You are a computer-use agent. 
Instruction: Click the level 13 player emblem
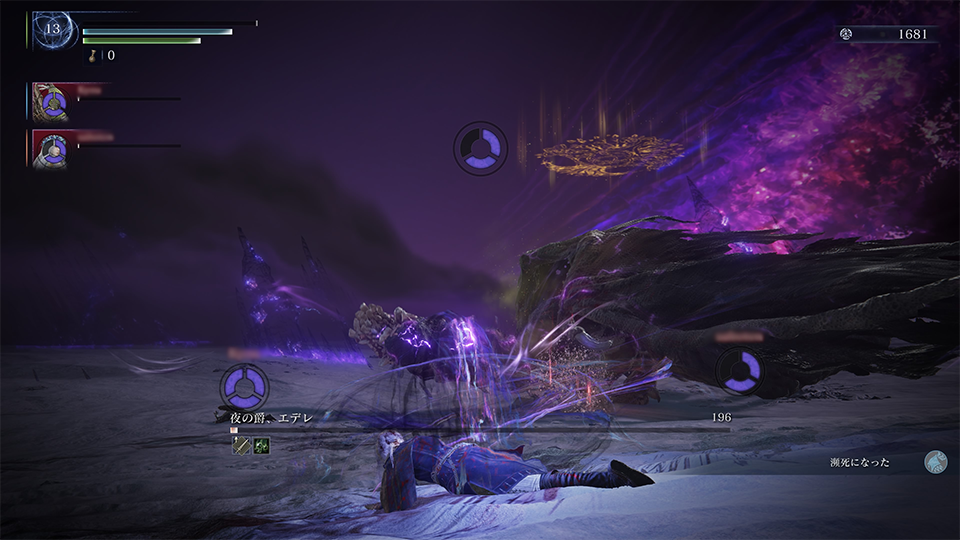click(51, 29)
